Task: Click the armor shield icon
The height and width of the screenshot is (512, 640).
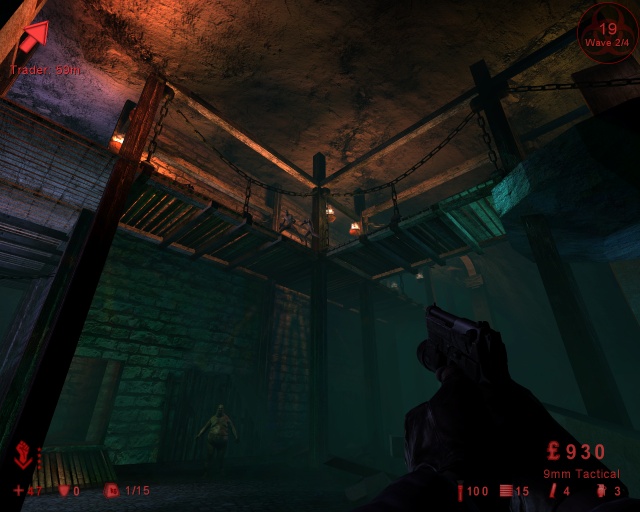Action: click(65, 491)
